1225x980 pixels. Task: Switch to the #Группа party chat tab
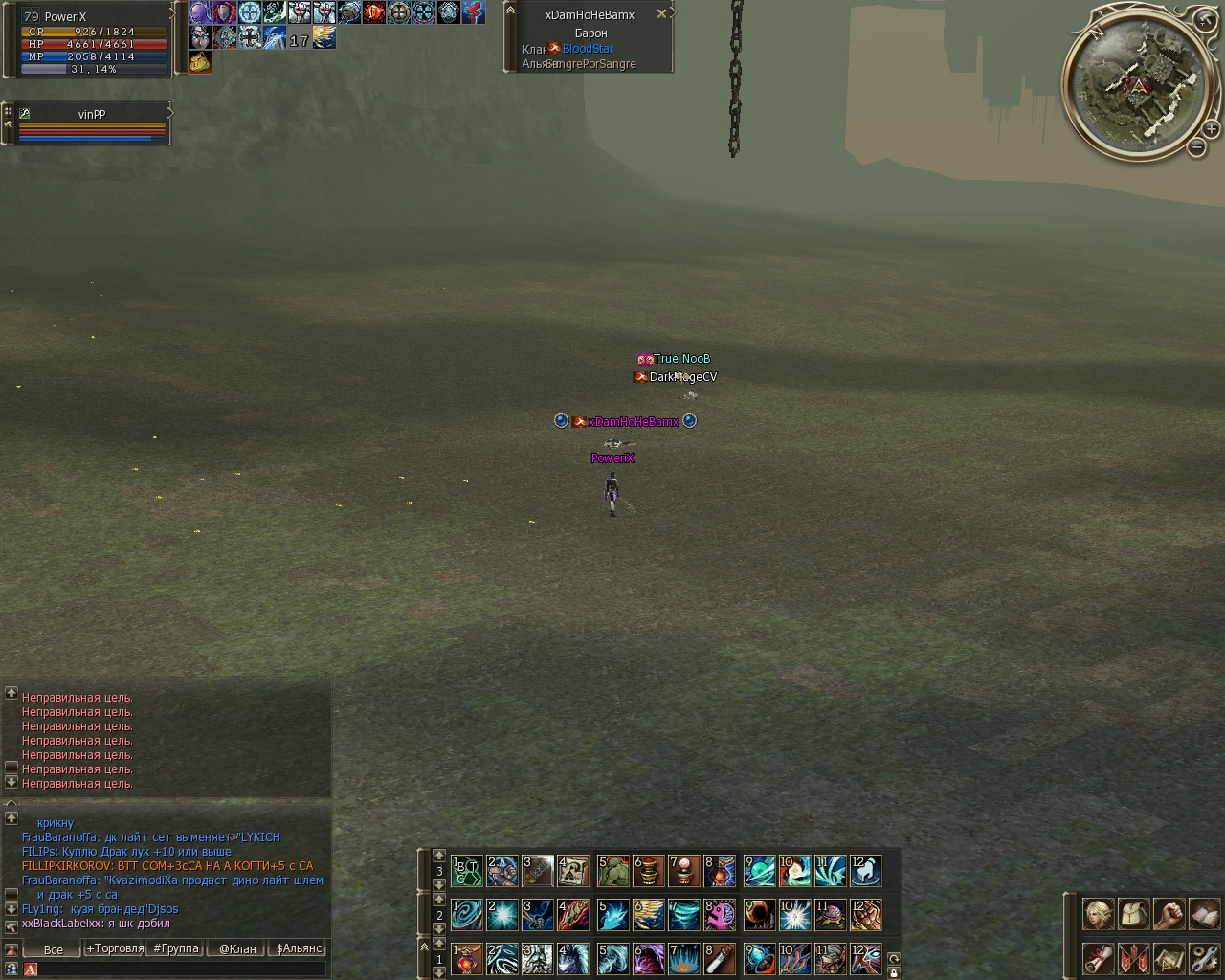pyautogui.click(x=176, y=948)
